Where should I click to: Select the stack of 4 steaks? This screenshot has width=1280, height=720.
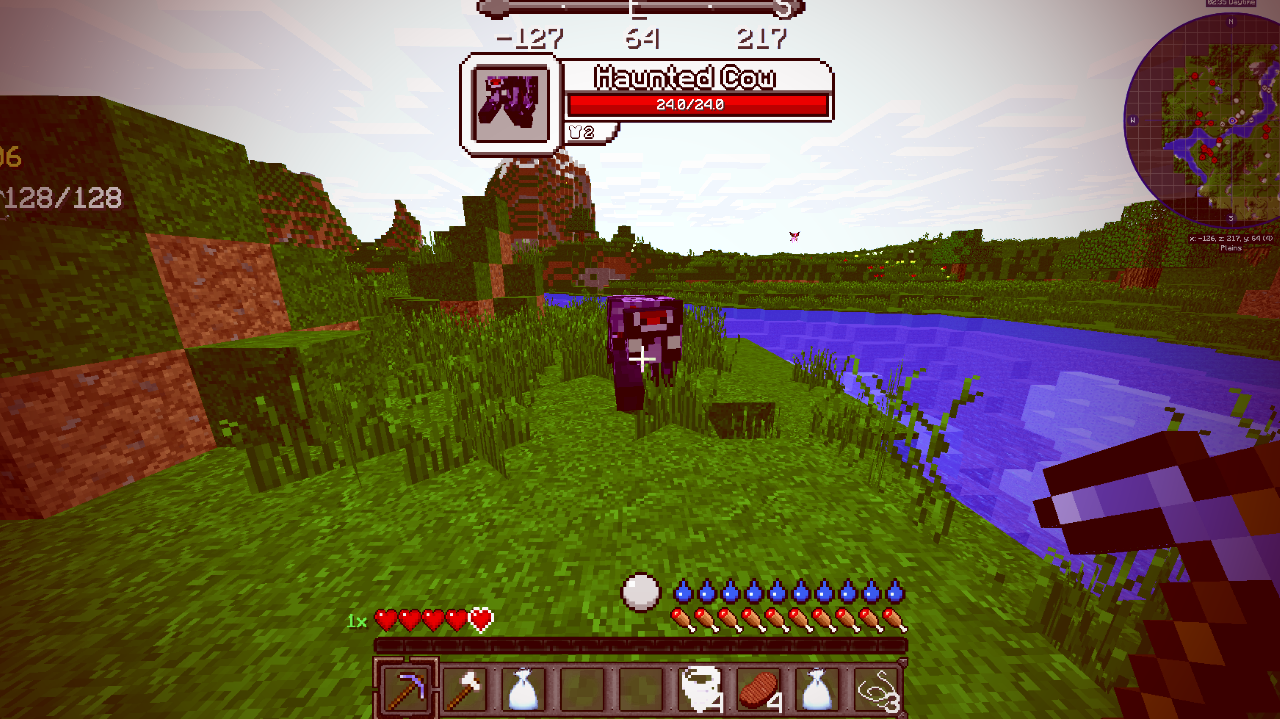click(758, 690)
